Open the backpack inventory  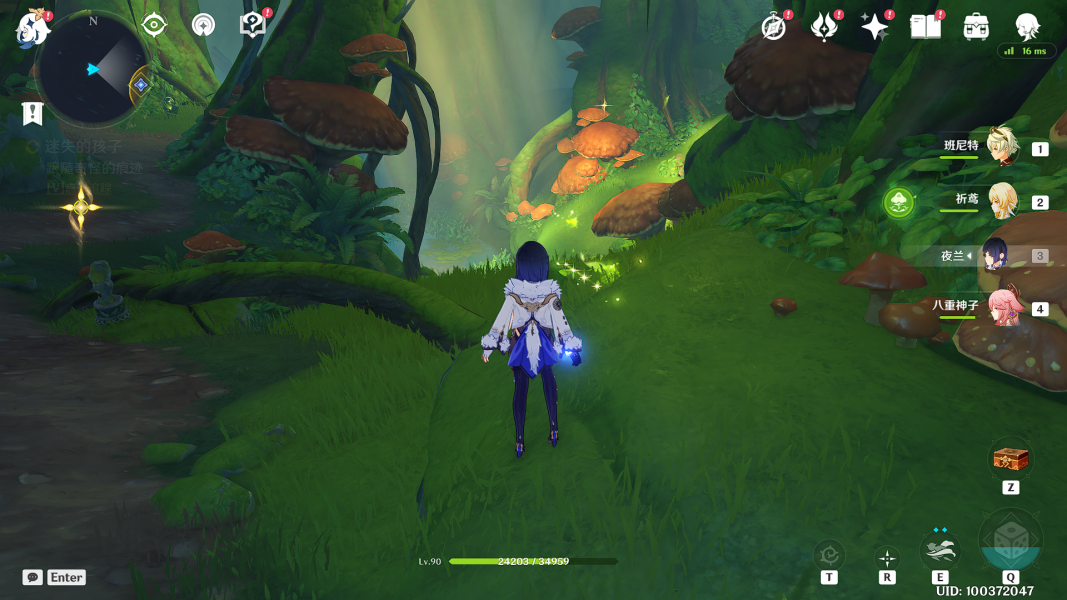coord(976,27)
